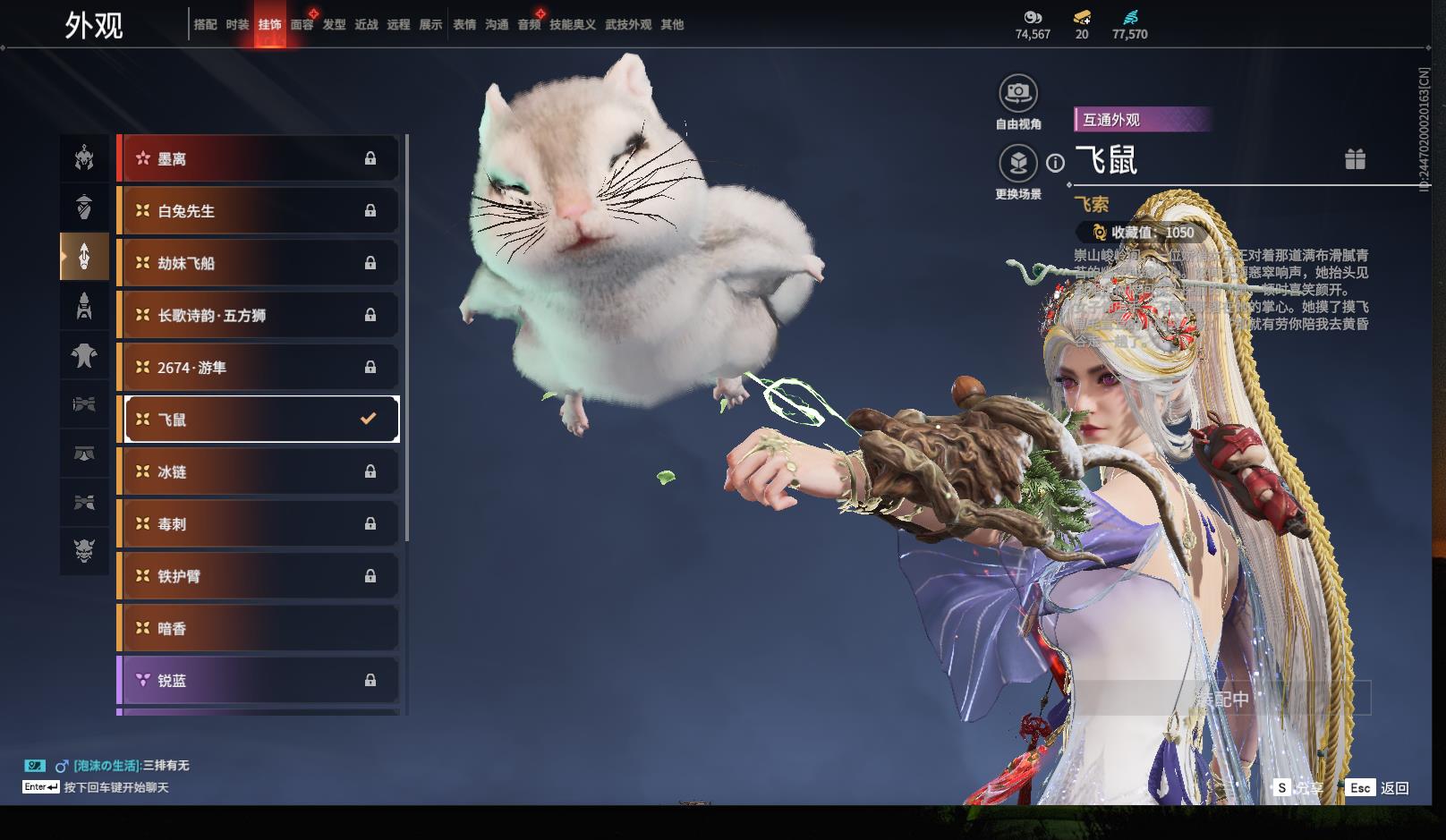Choose 白兔先生 from the list
This screenshot has width=1446, height=840.
[x=258, y=211]
